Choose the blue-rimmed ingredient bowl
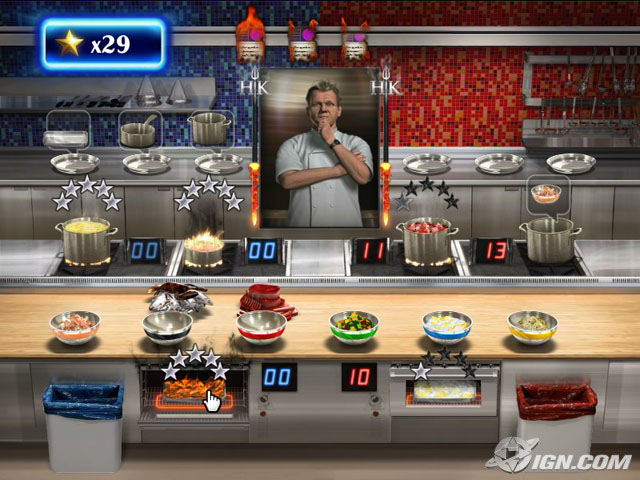The width and height of the screenshot is (640, 480). click(446, 326)
